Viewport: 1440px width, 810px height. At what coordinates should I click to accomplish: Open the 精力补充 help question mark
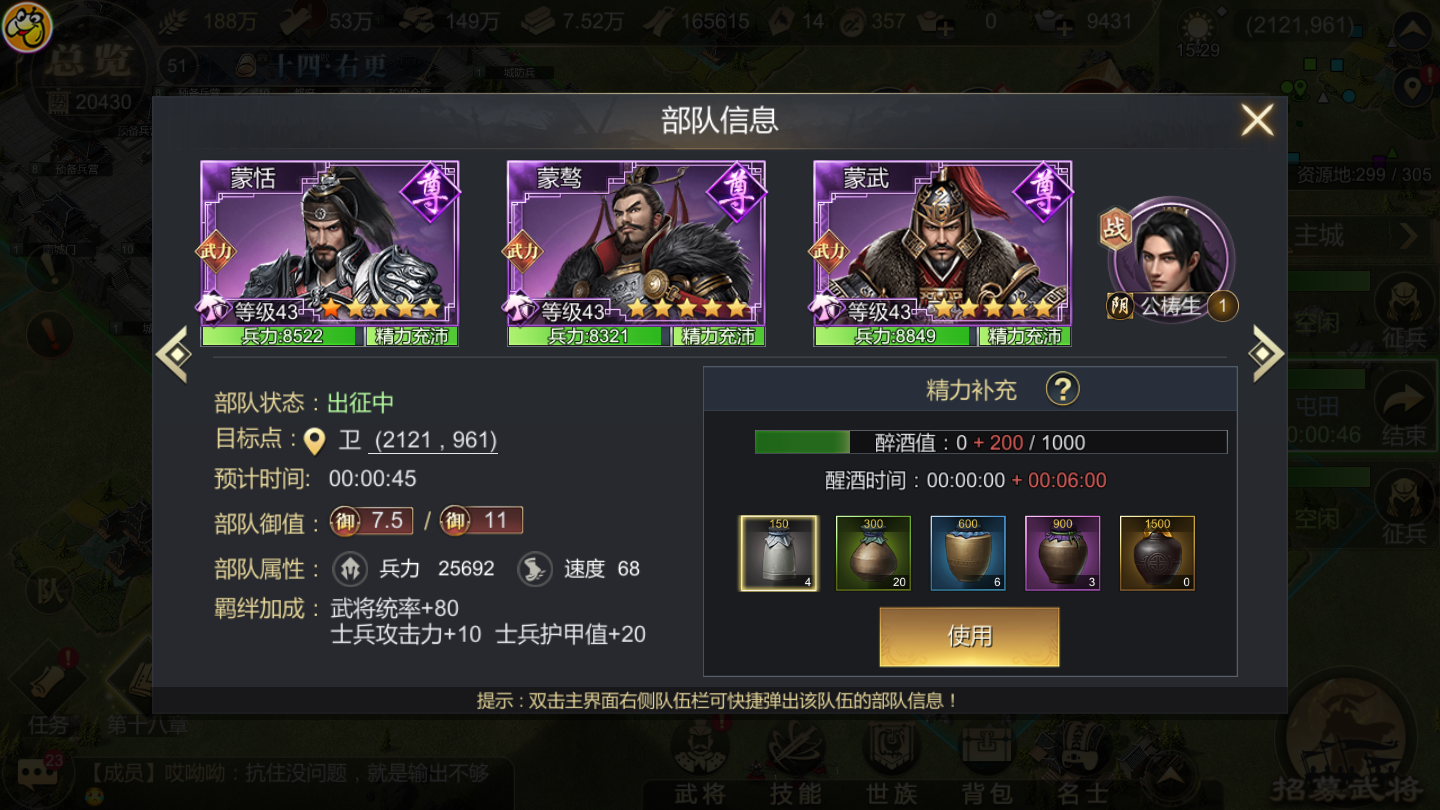1062,389
